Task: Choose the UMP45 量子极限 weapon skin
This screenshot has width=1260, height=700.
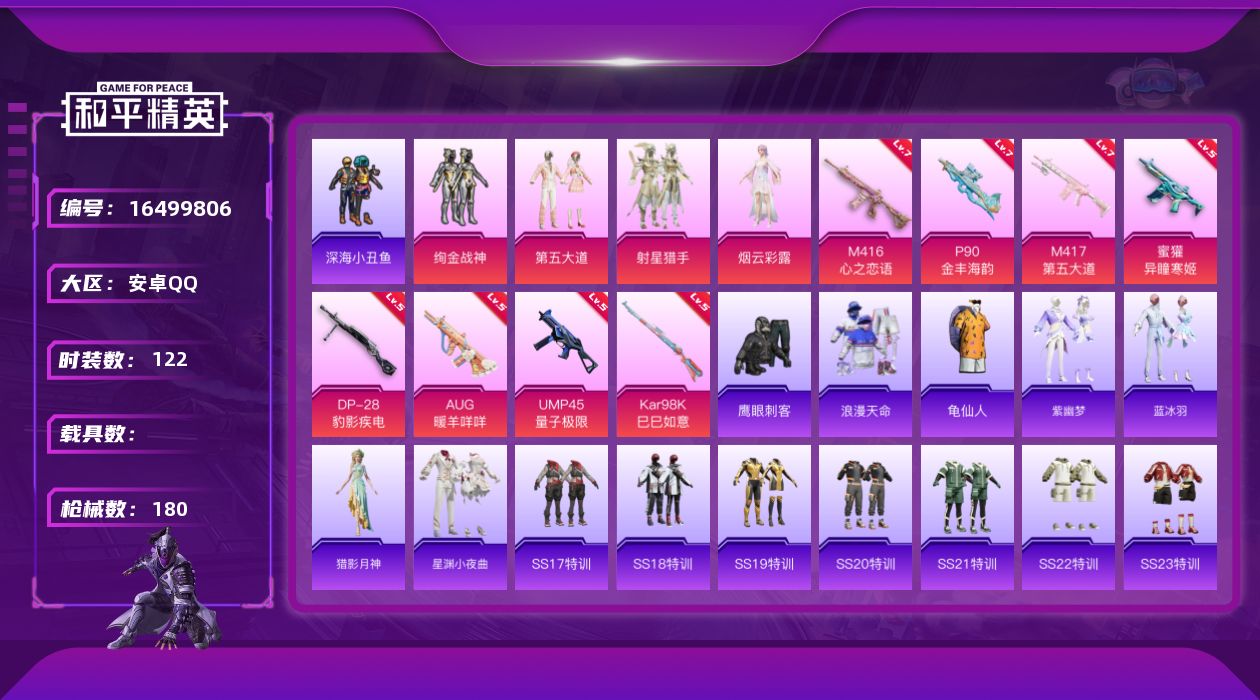Action: click(x=561, y=364)
